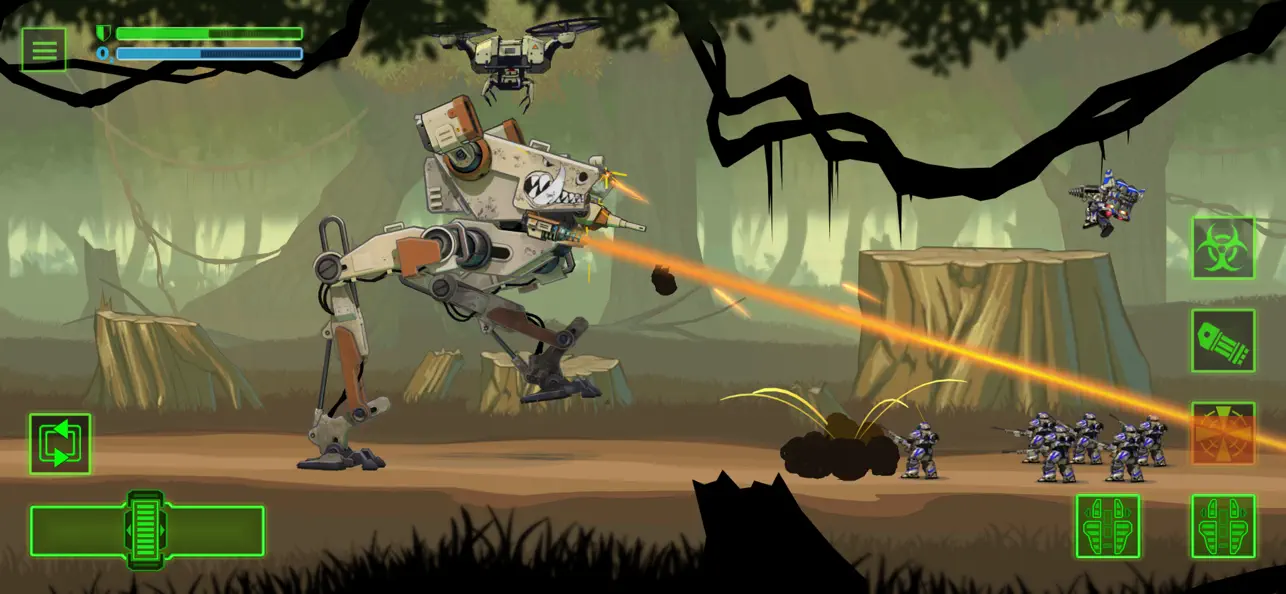The width and height of the screenshot is (1286, 594).
Task: Open the hamburger menu
Action: (44, 50)
